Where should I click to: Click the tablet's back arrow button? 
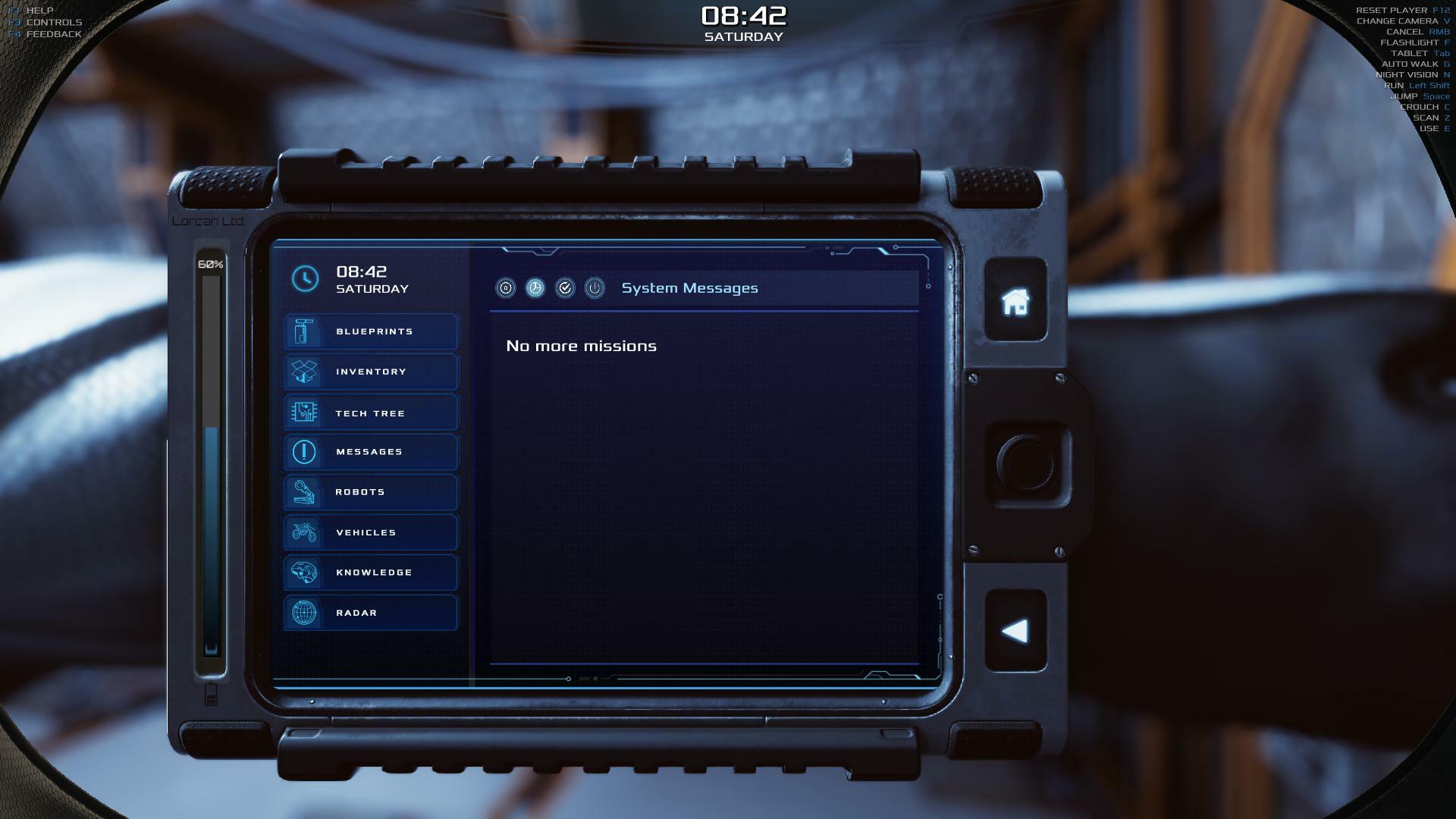coord(1015,631)
